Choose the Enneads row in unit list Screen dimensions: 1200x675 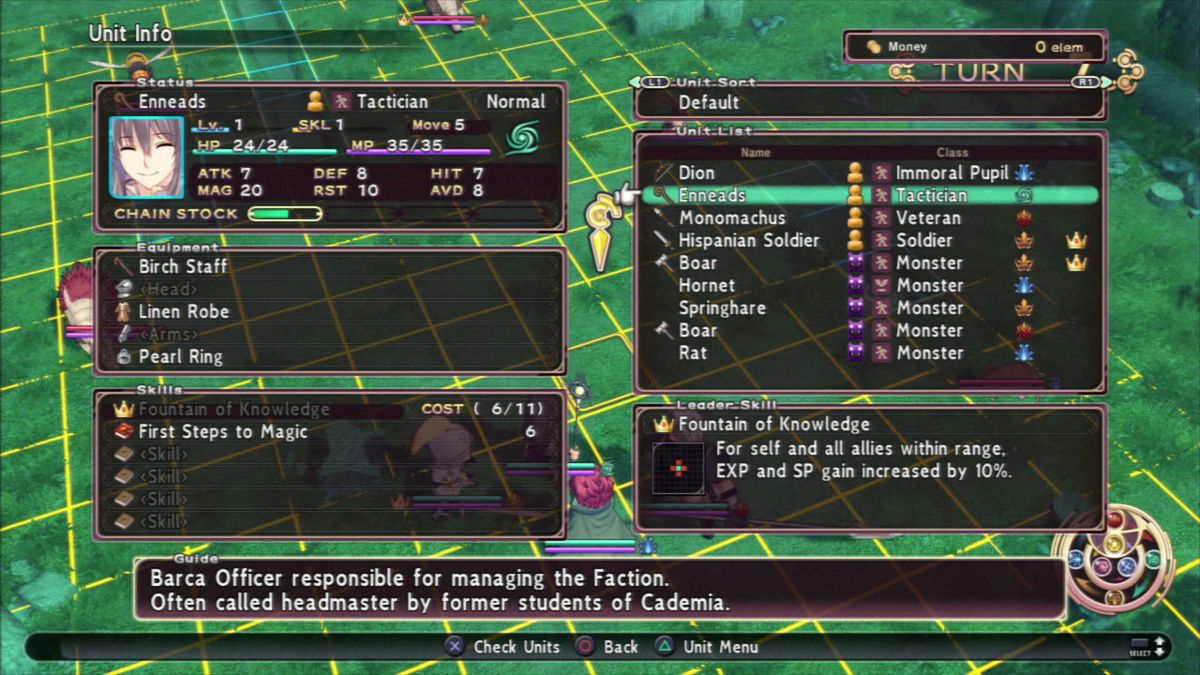[712, 196]
